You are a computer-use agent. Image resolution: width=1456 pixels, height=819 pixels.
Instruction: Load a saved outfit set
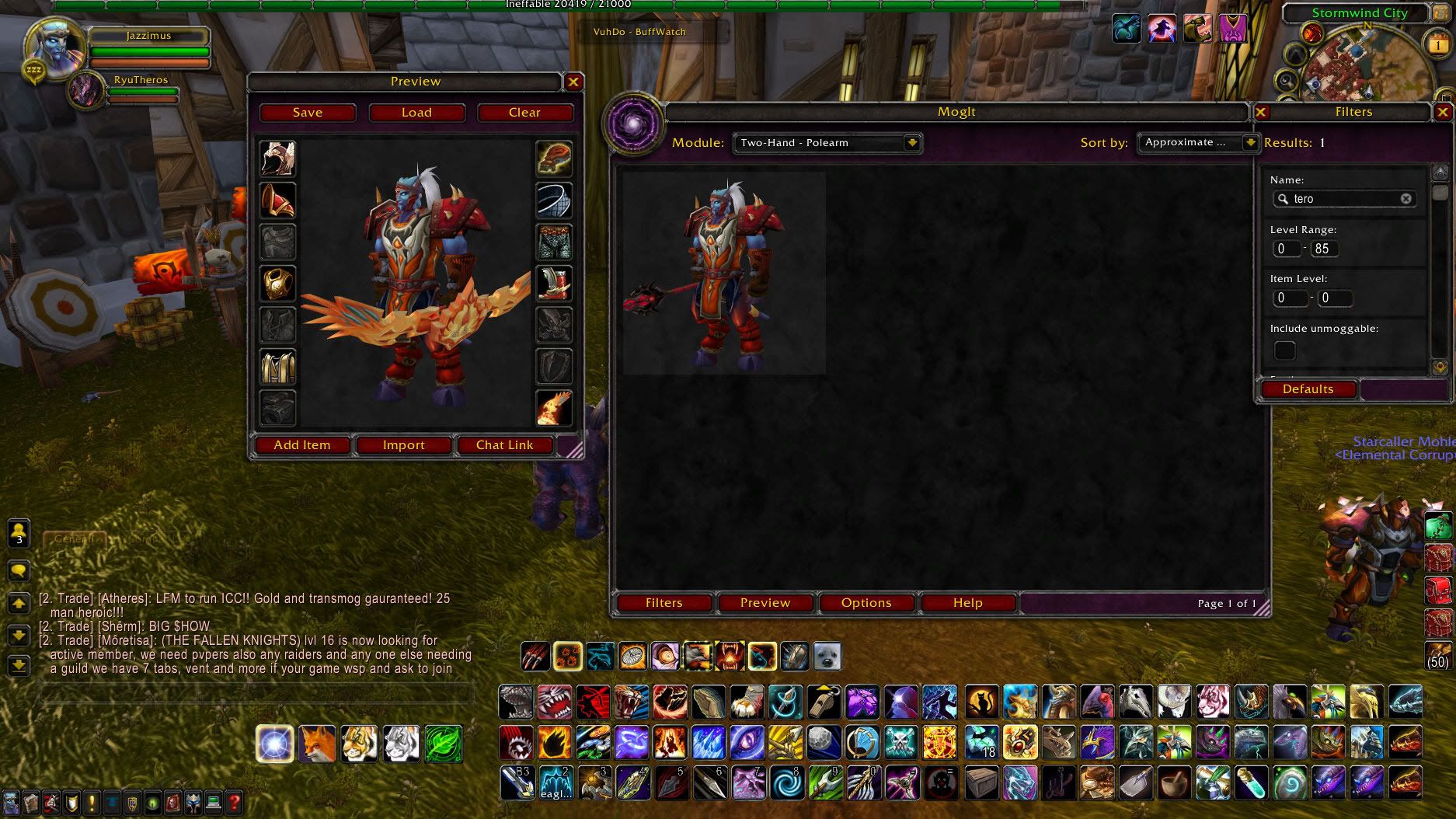click(416, 113)
